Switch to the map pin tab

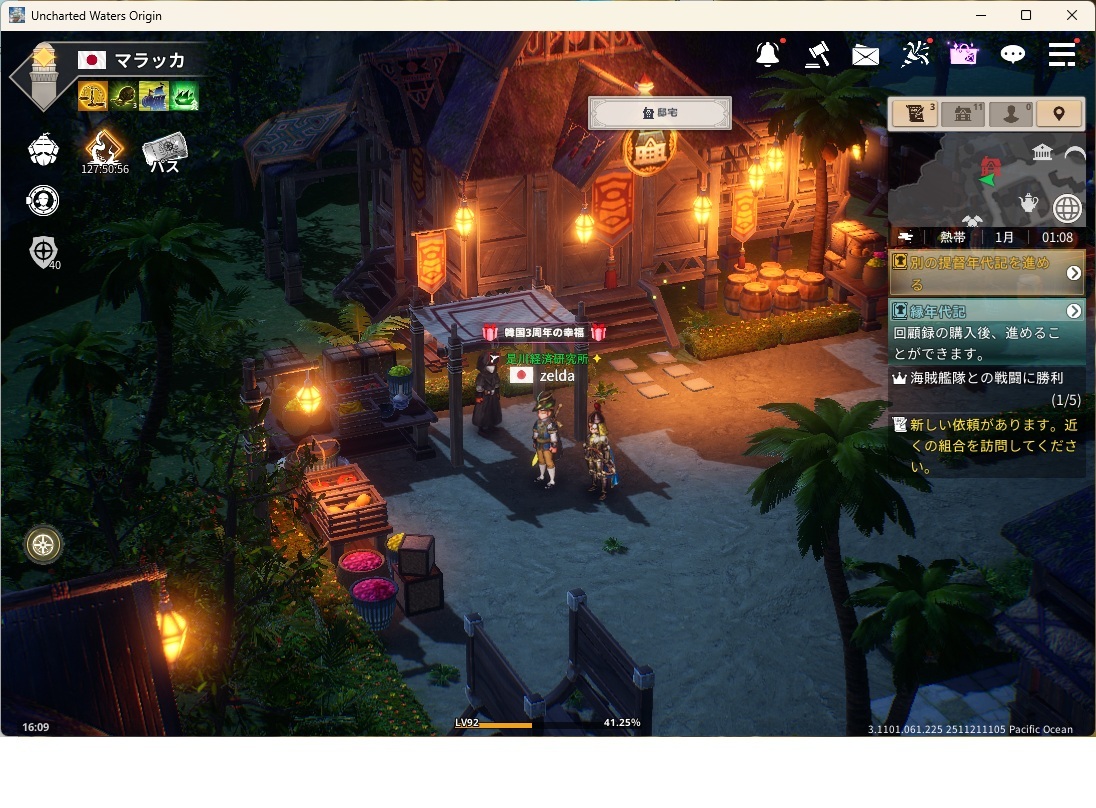tap(1059, 114)
